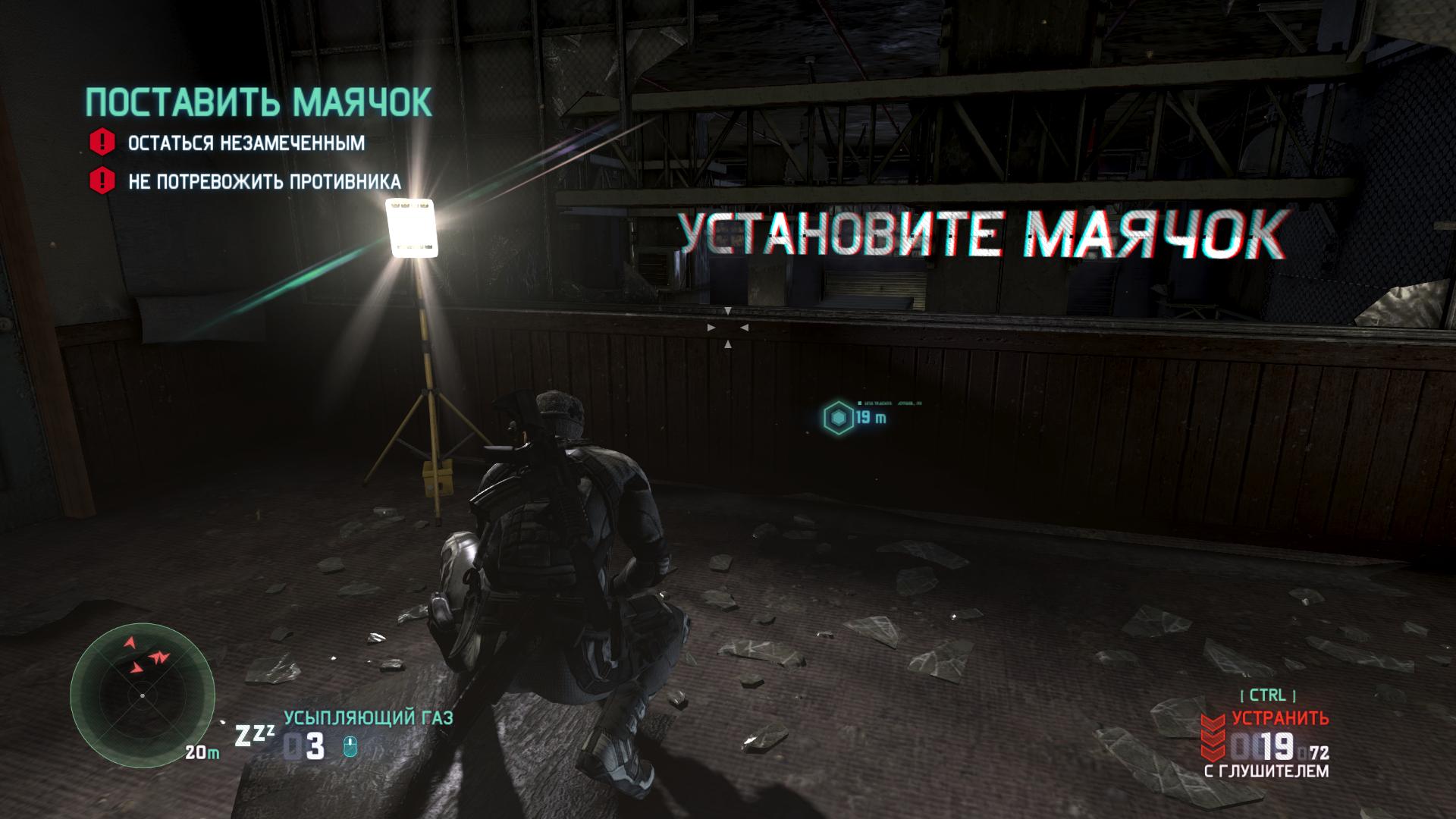Collapse the minimap by clicking its 20m label

coord(202,752)
